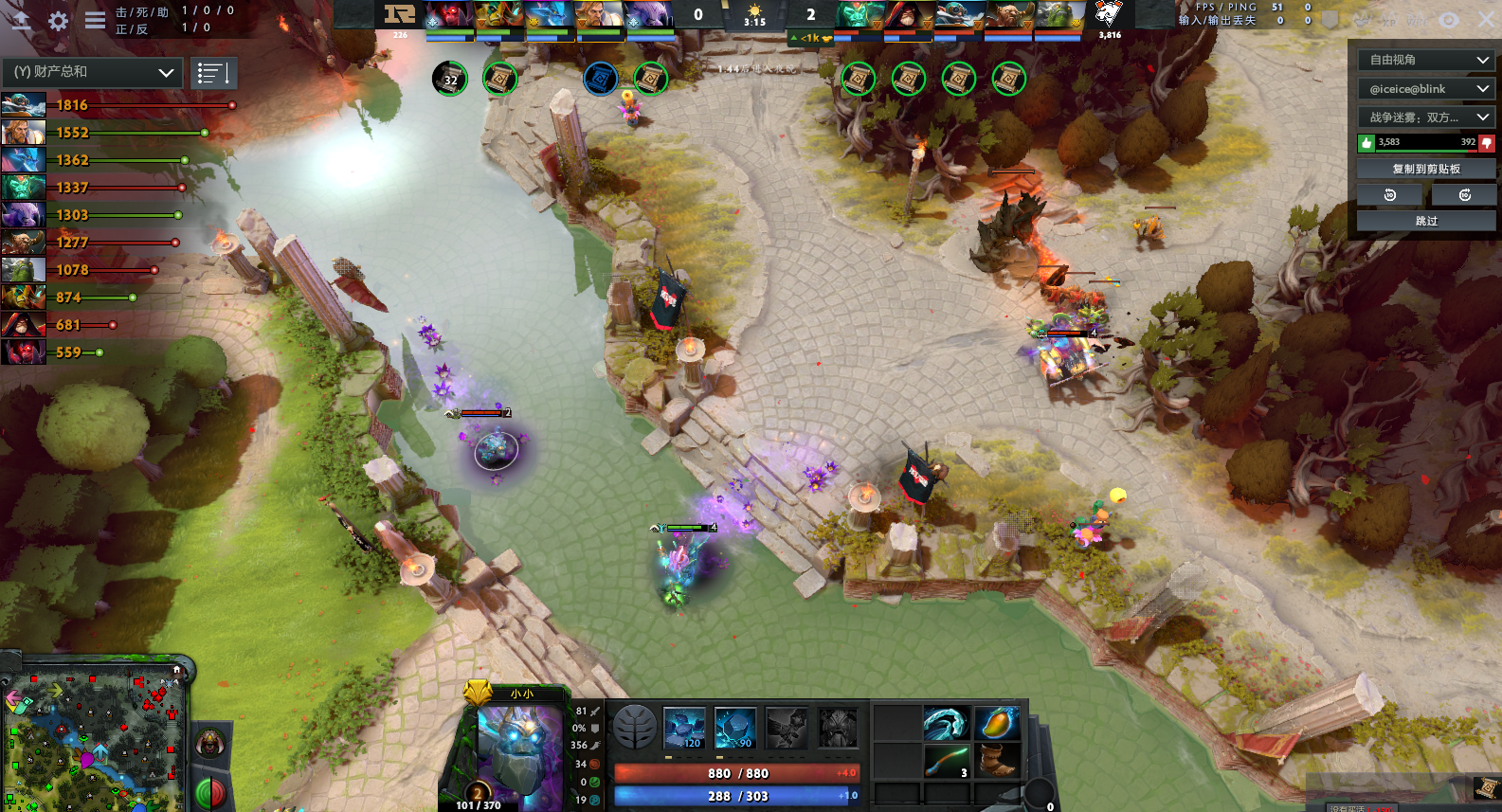Click the 跳过 skip button
The height and width of the screenshot is (812, 1502).
pyautogui.click(x=1426, y=221)
